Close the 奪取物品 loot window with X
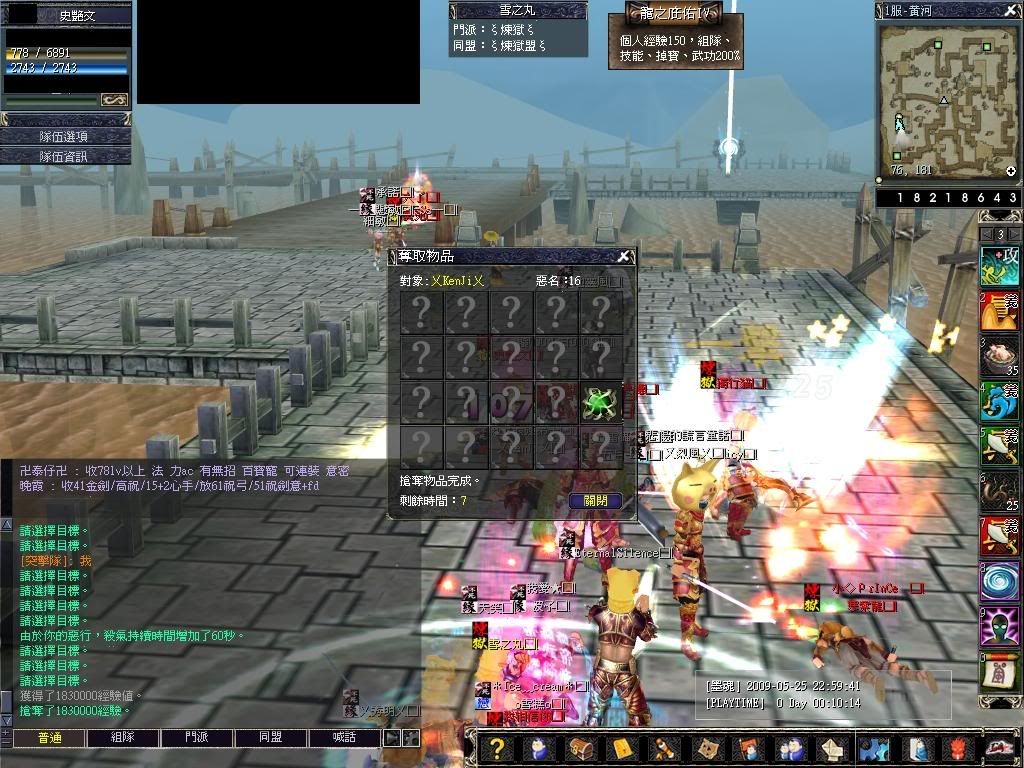 pyautogui.click(x=623, y=257)
